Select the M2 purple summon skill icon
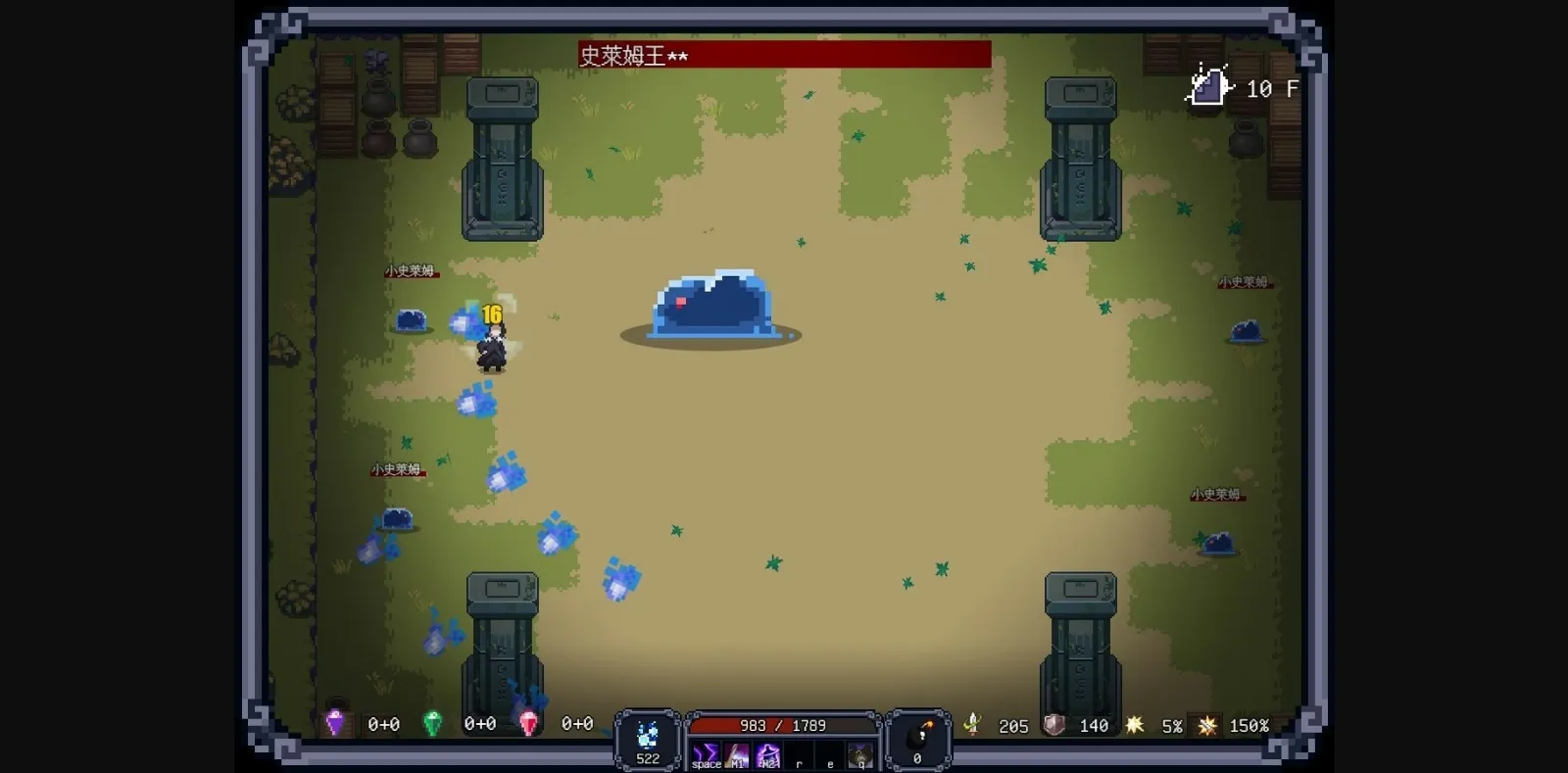This screenshot has height=773, width=1568. coord(768,752)
